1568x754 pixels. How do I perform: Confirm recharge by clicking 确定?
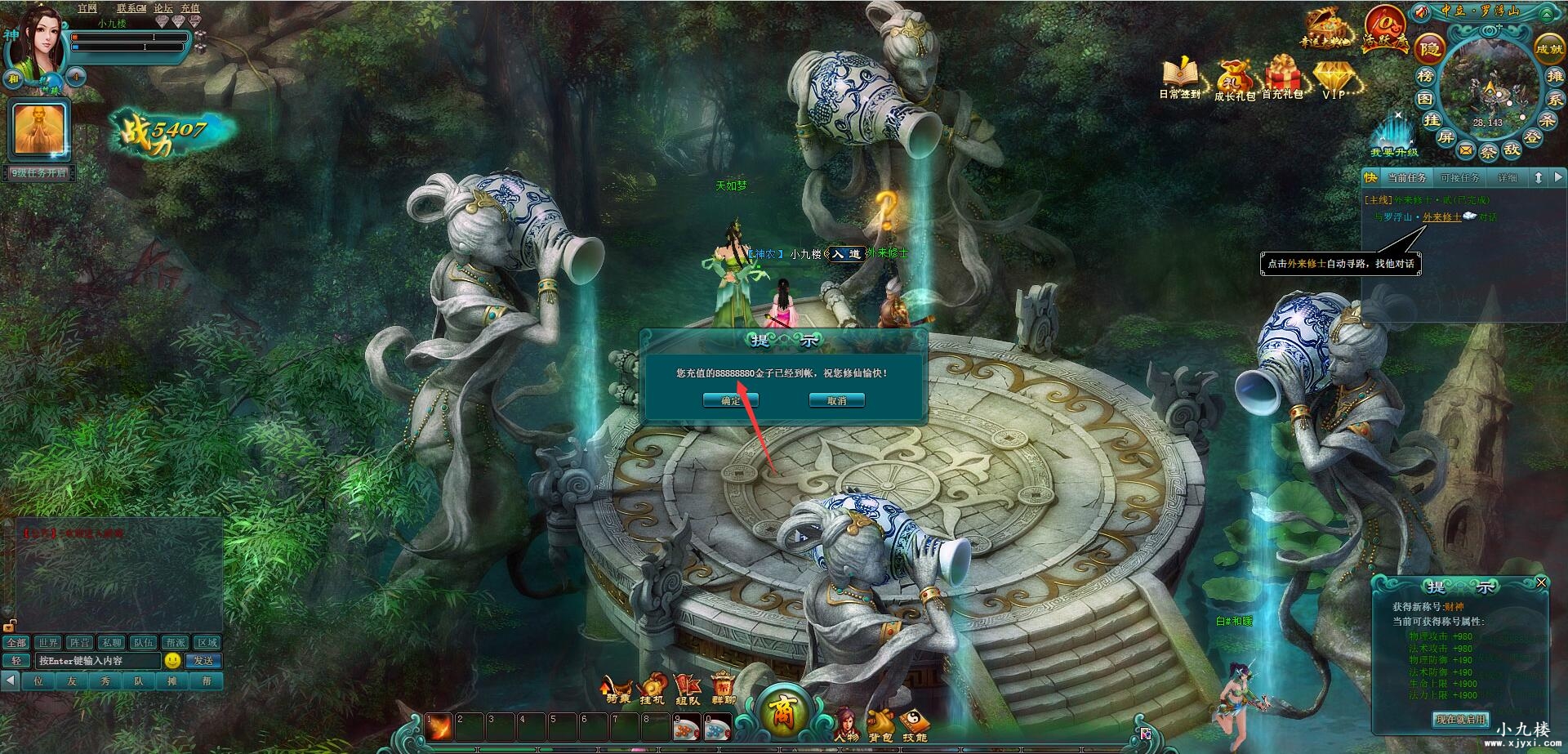(729, 399)
